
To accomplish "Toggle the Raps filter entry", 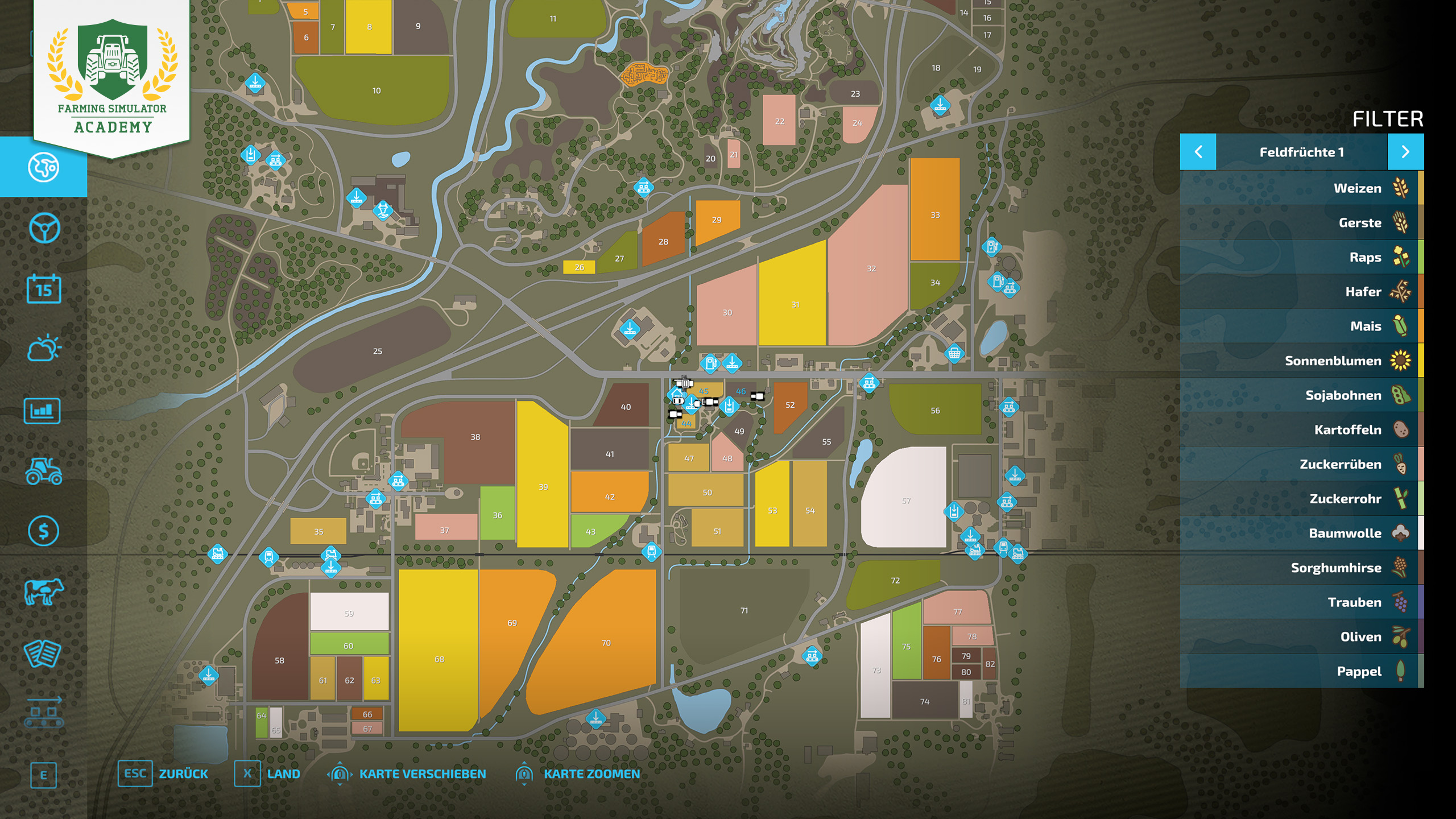I will tap(1301, 257).
